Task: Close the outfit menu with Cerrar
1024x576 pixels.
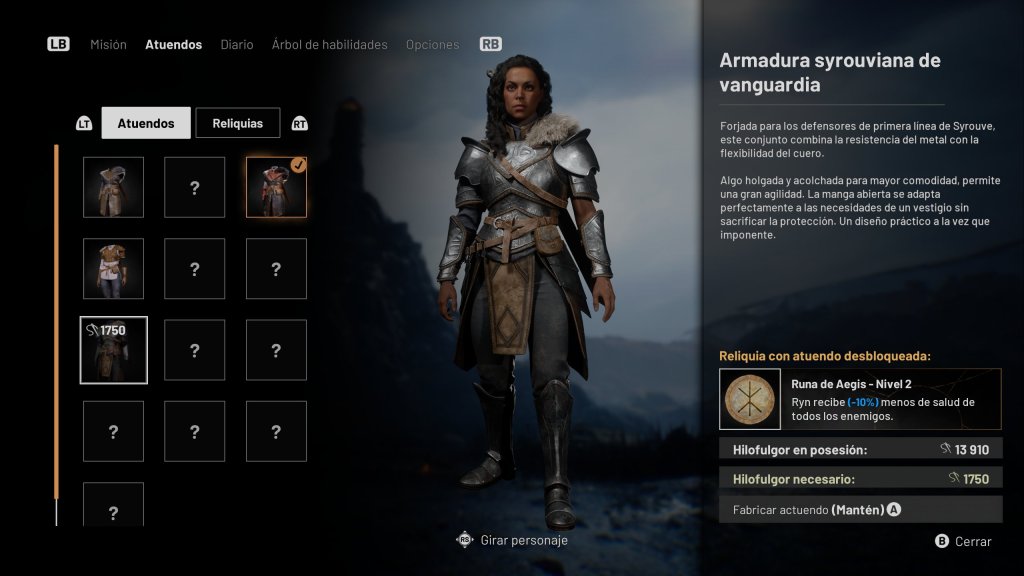Action: click(x=964, y=541)
